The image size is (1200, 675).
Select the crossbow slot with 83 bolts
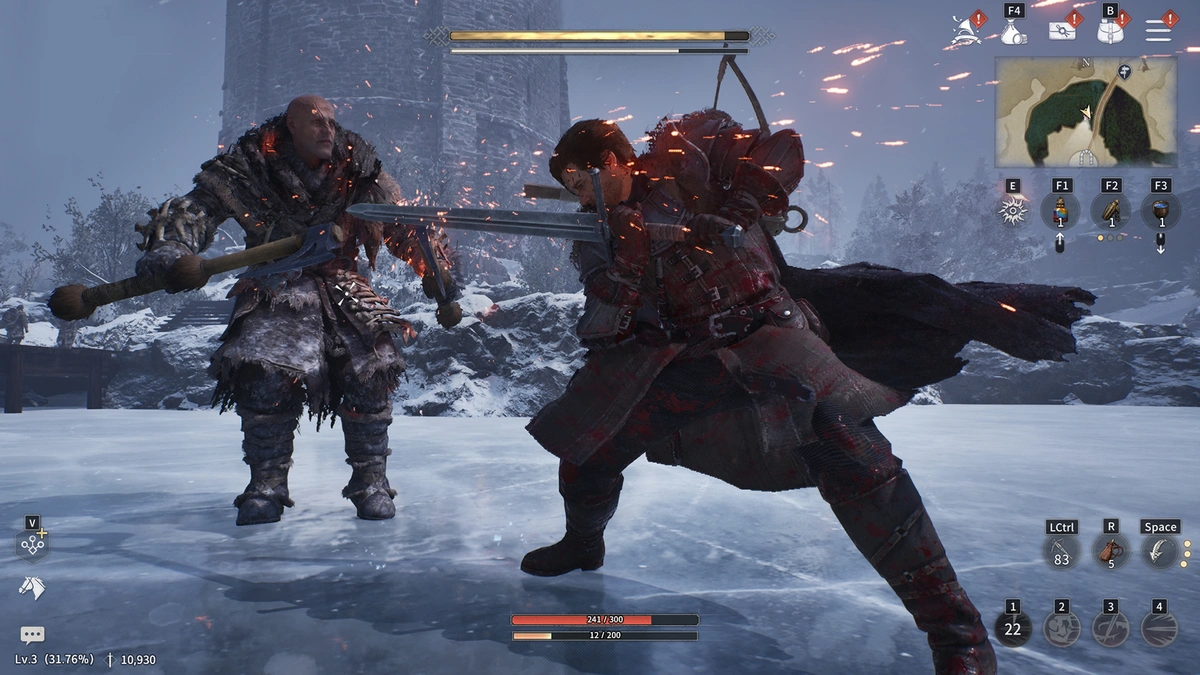[1062, 552]
